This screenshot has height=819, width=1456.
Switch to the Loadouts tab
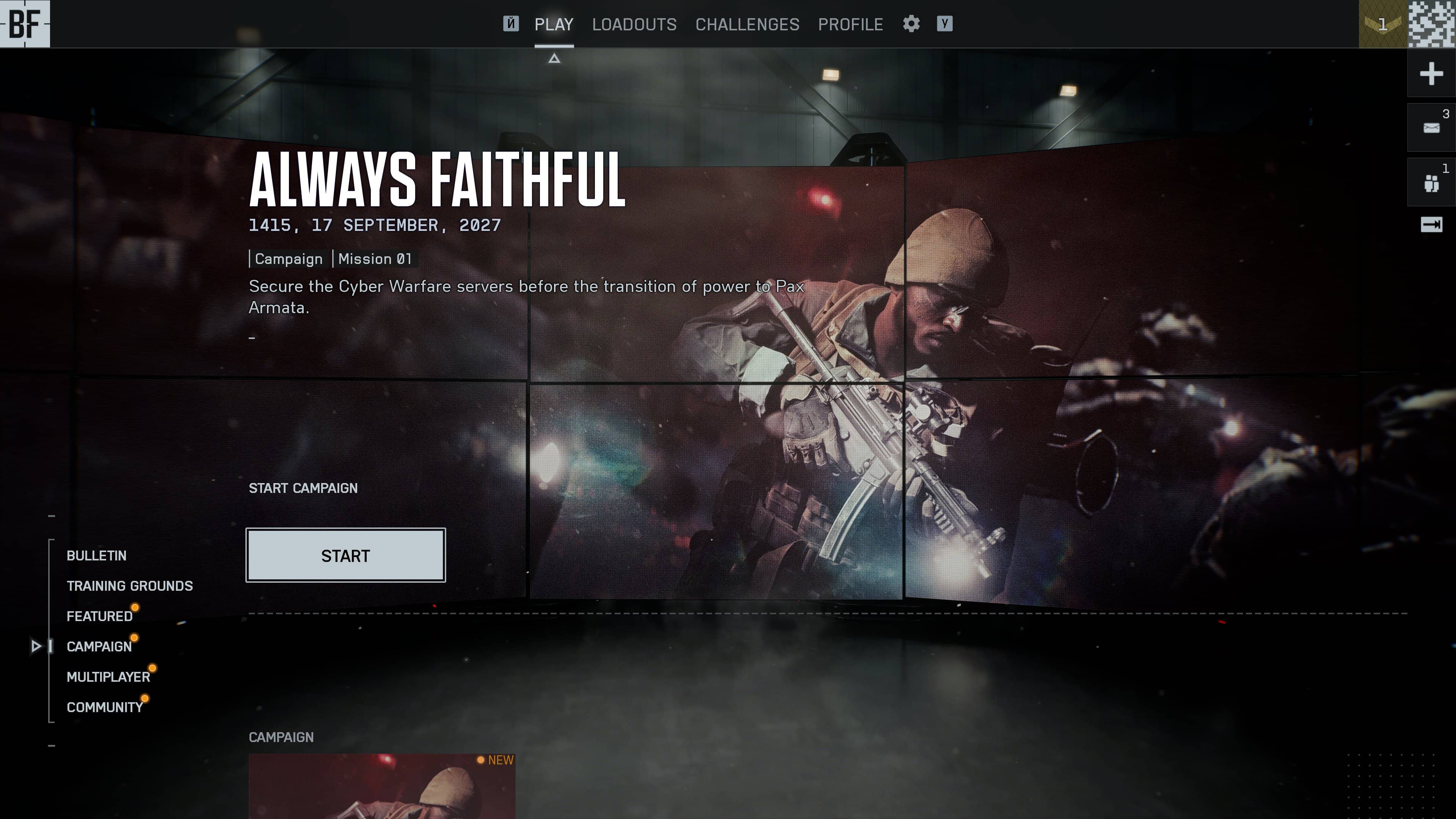coord(634,24)
